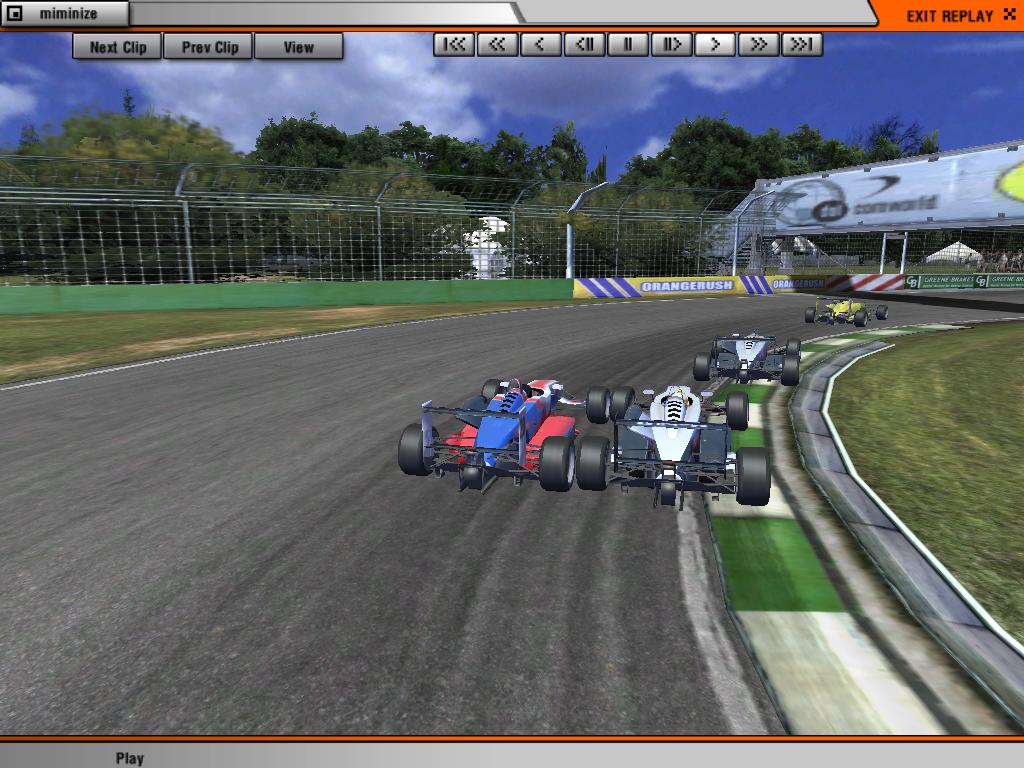1024x768 pixels.
Task: Fast forward the replay
Action: tap(758, 44)
